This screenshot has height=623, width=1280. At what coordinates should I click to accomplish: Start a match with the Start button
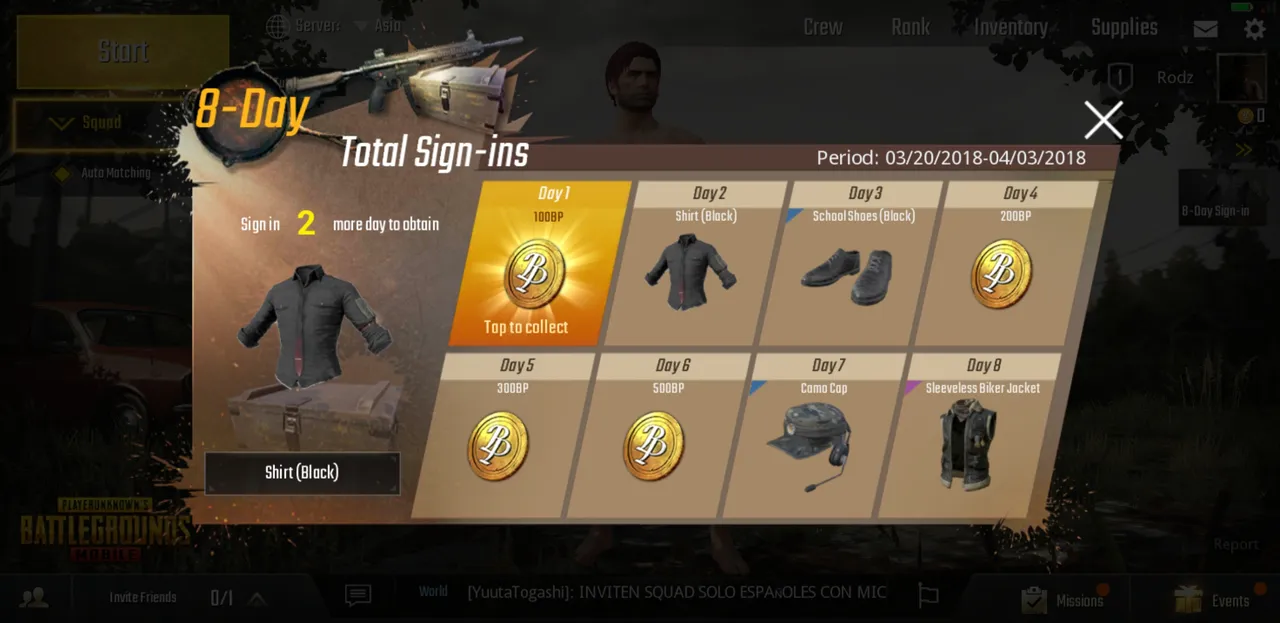[123, 52]
